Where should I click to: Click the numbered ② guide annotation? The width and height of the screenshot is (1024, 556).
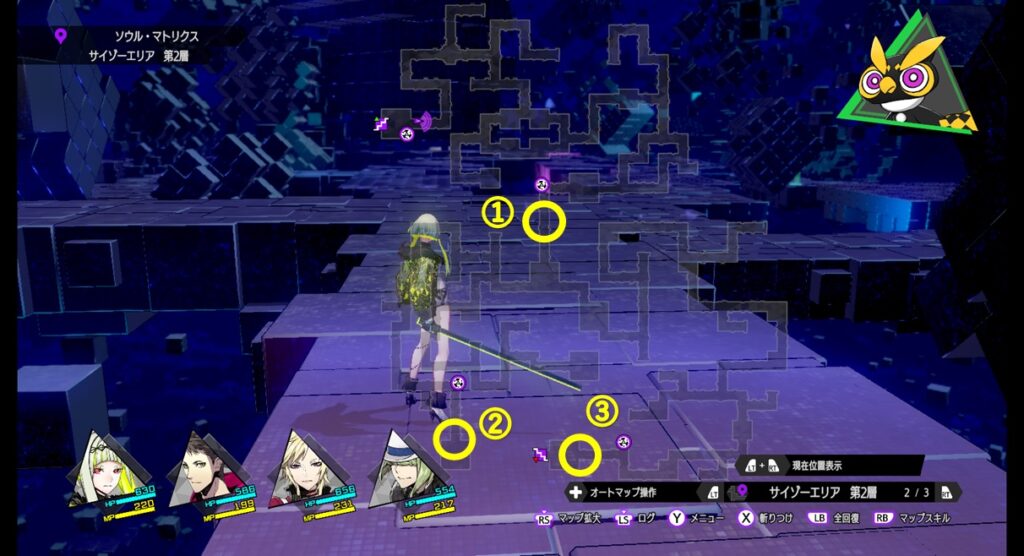(493, 424)
